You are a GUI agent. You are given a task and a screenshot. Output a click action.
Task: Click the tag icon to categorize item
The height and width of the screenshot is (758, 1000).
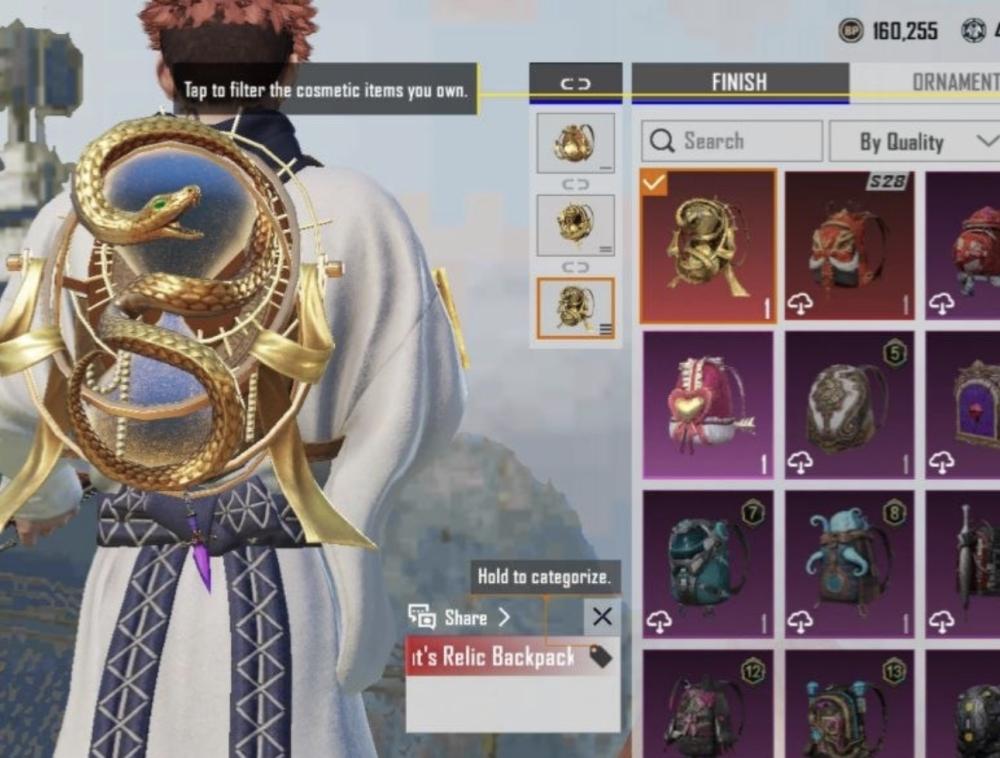pyautogui.click(x=600, y=656)
